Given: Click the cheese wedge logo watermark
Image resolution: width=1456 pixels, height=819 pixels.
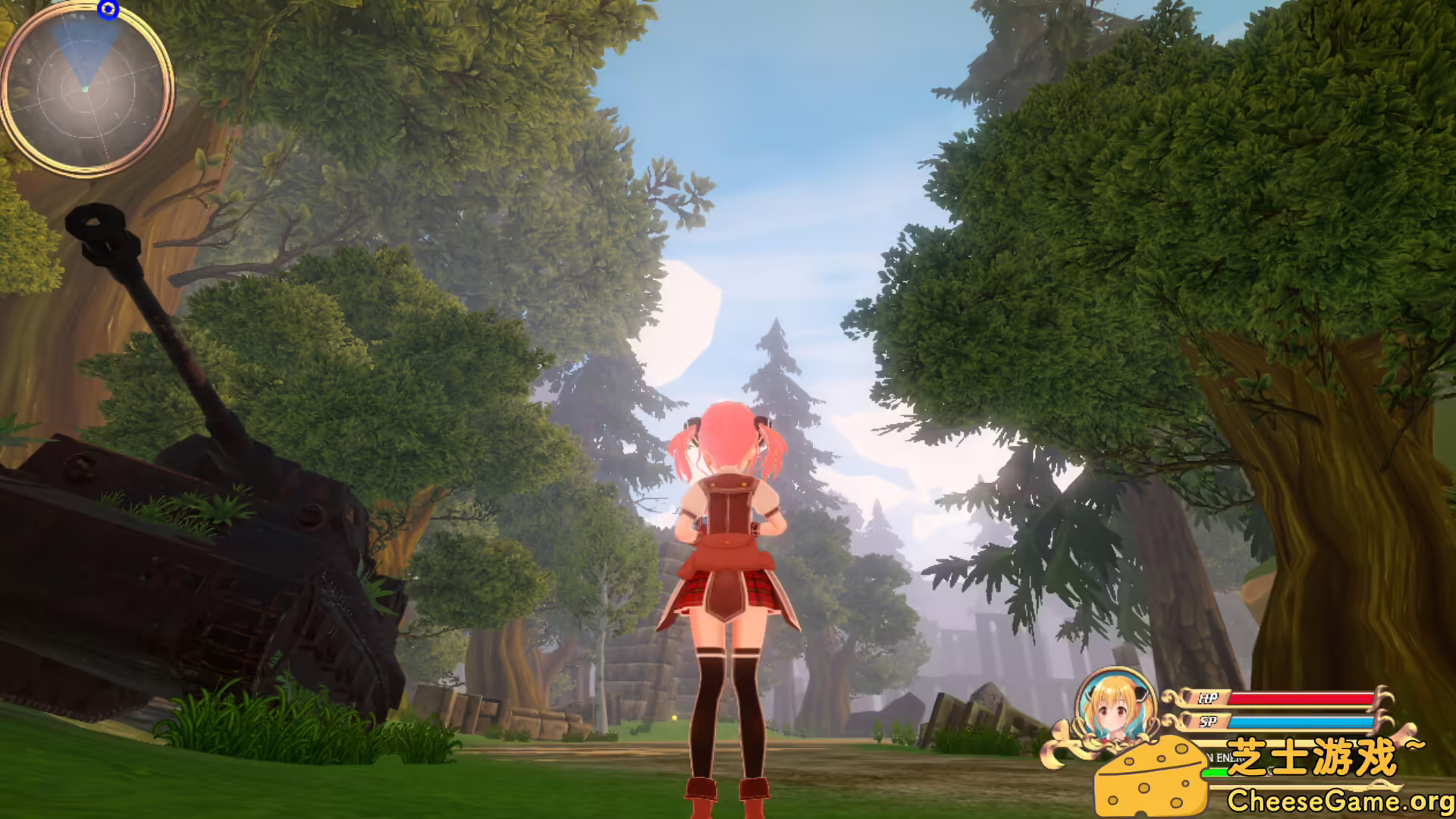Looking at the screenshot, I should [x=1149, y=778].
